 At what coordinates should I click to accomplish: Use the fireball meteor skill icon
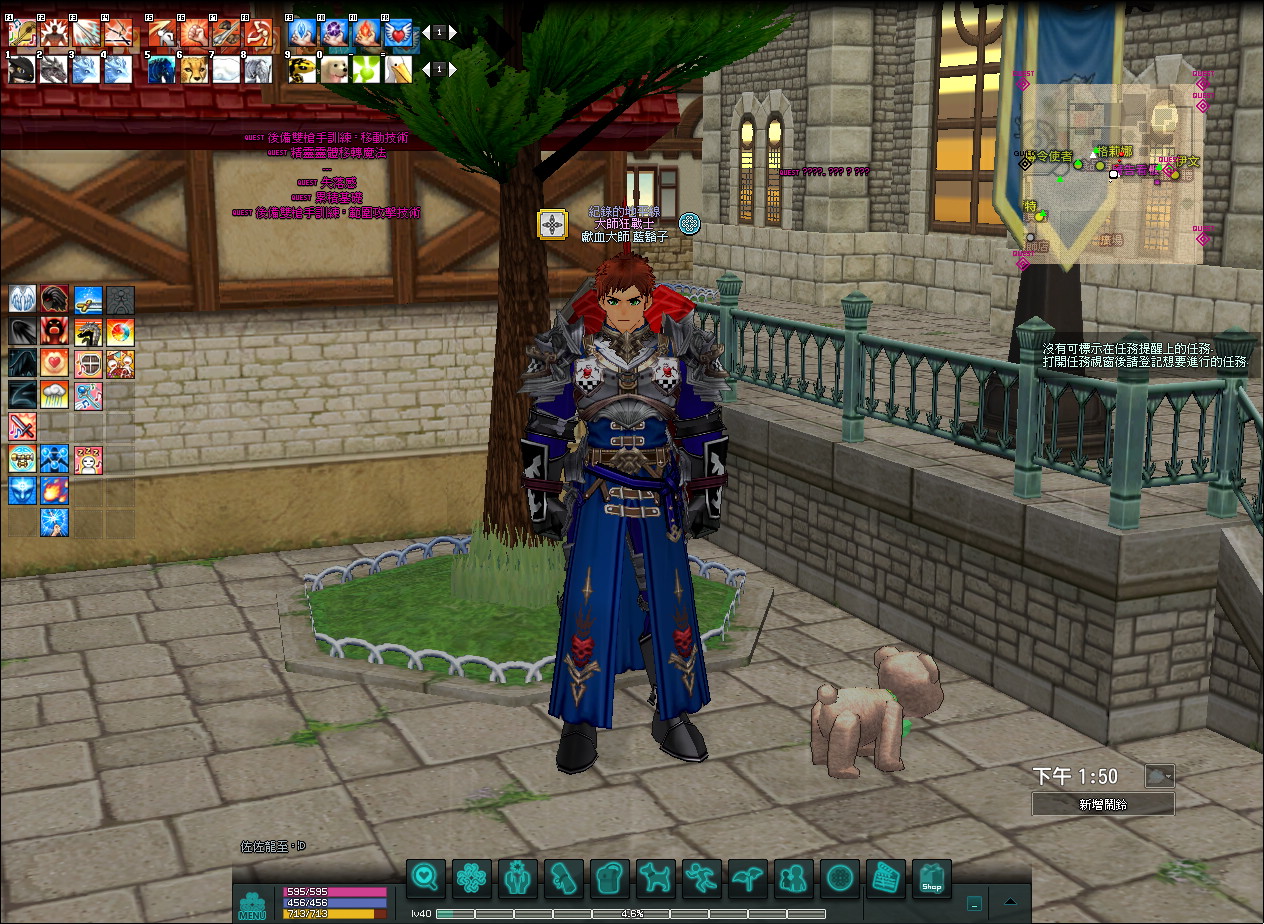click(x=55, y=491)
